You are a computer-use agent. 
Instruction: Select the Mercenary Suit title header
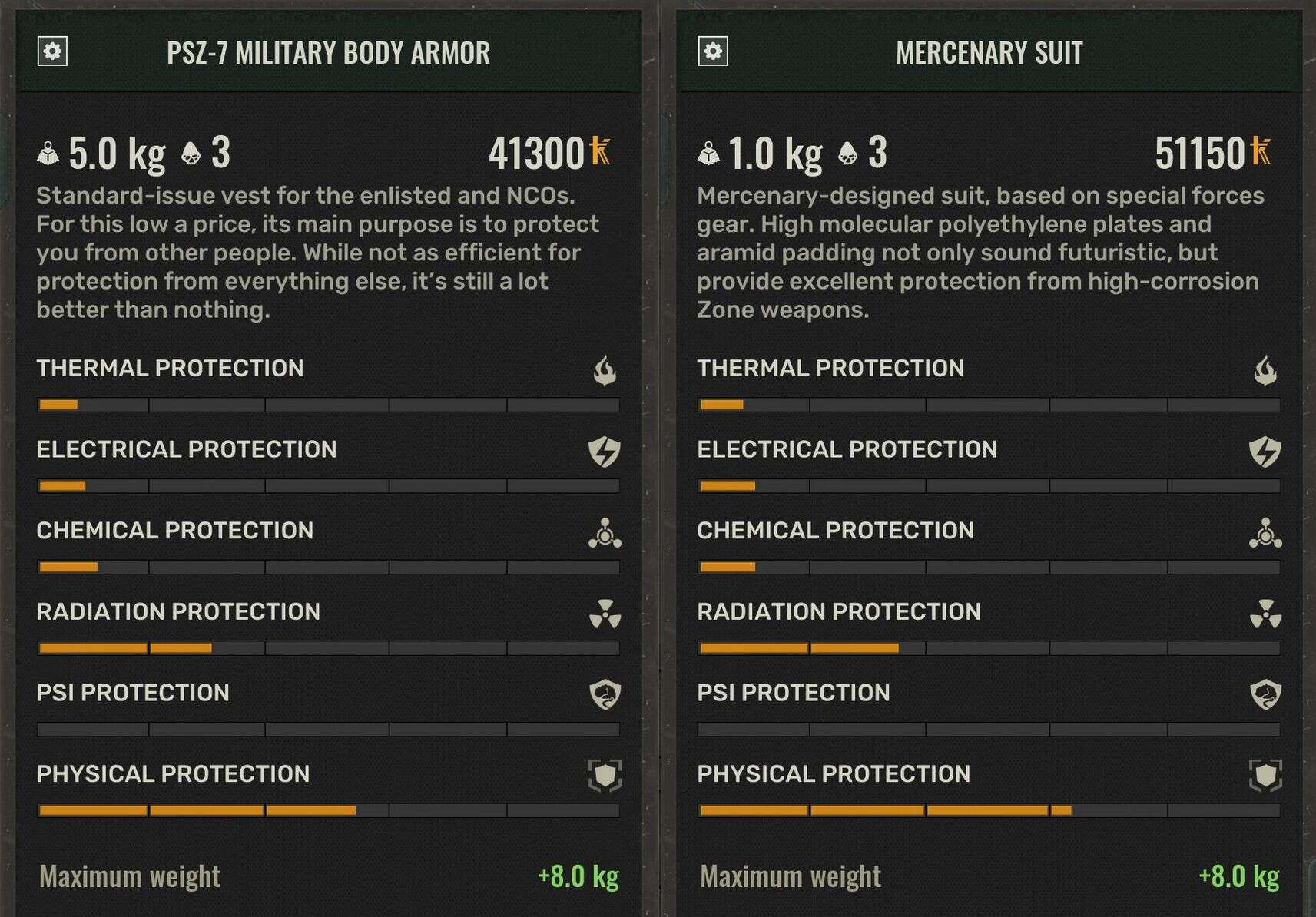[989, 53]
